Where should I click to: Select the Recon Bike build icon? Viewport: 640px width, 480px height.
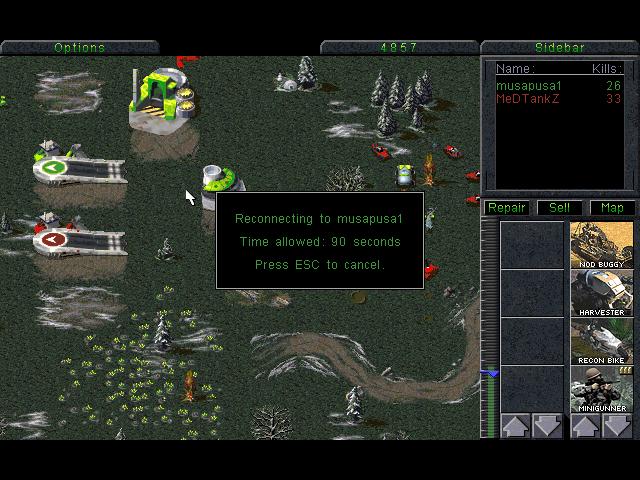point(602,341)
